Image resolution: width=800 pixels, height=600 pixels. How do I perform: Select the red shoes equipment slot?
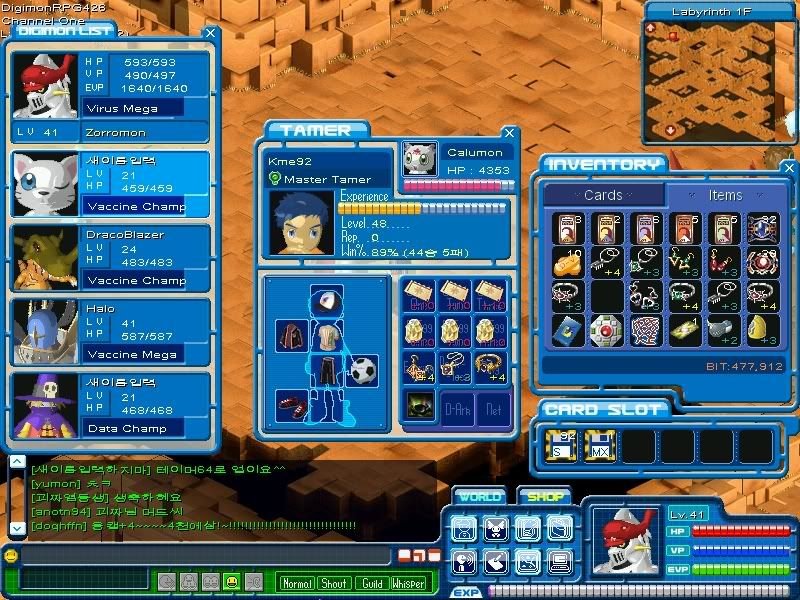291,404
